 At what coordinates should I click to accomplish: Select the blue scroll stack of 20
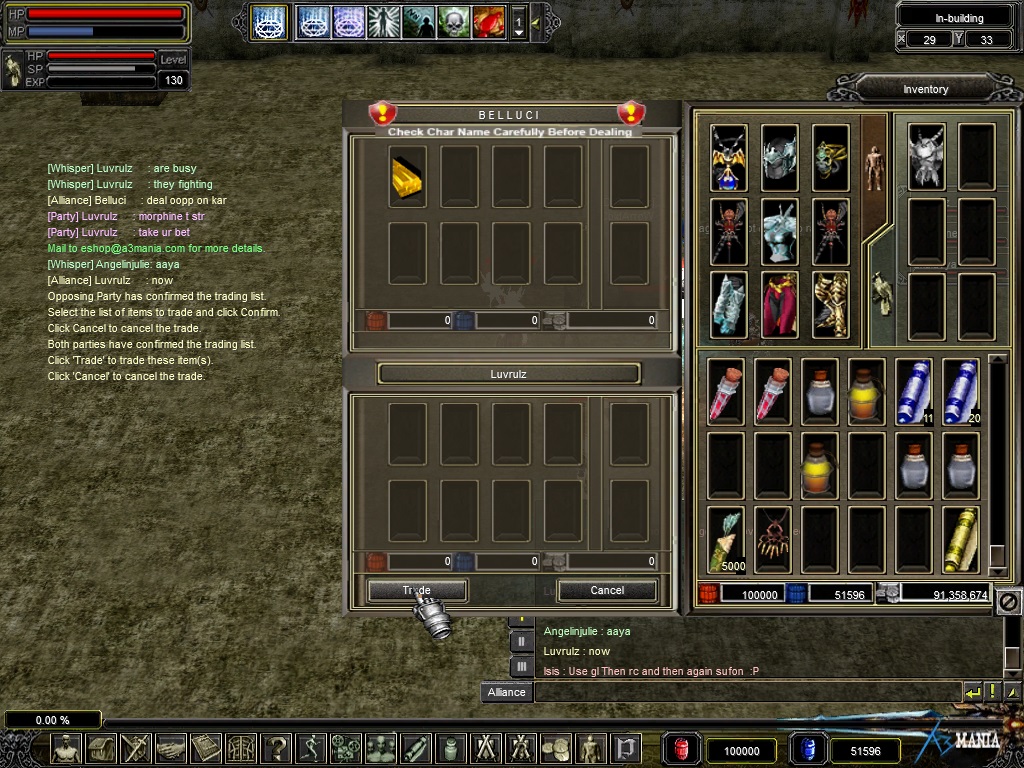(x=961, y=392)
